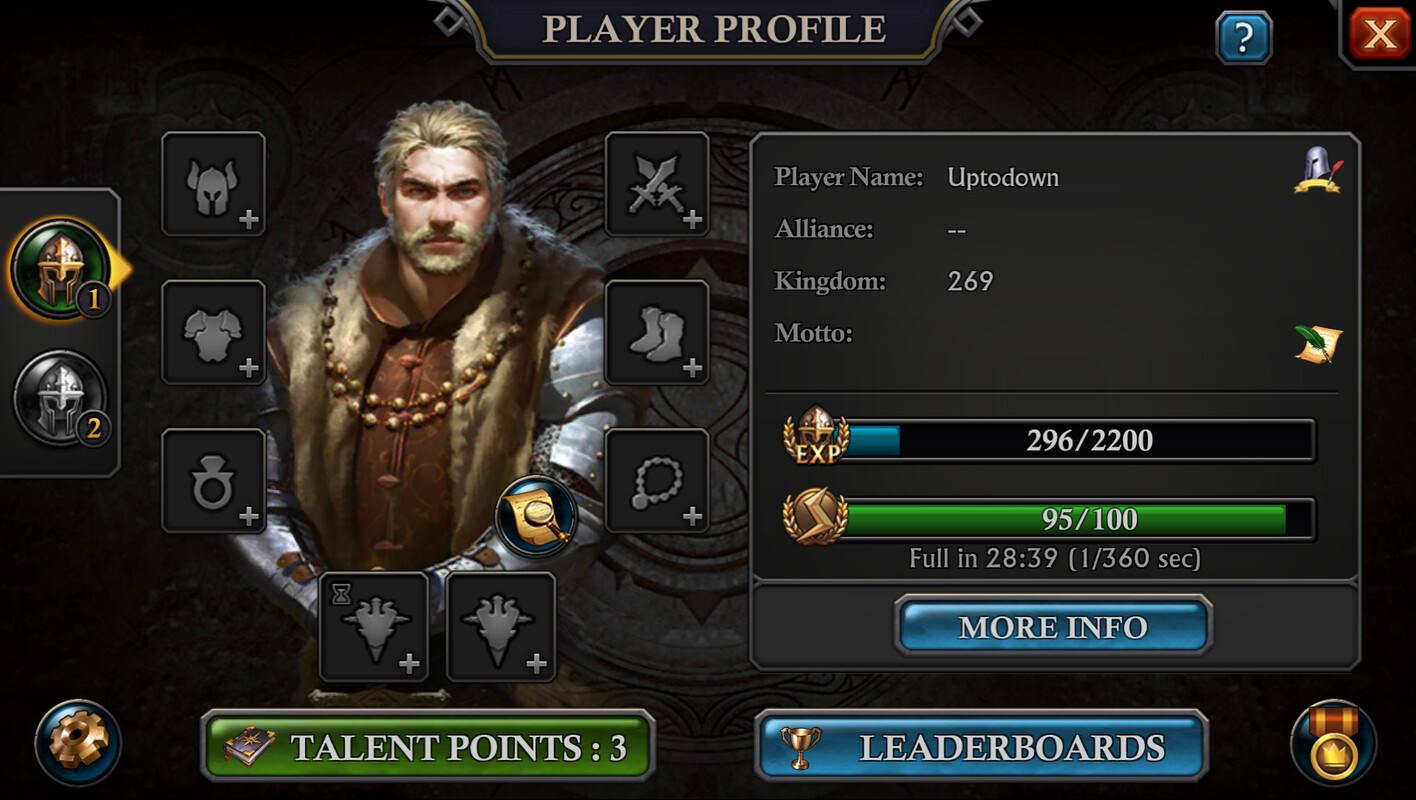Open the crown medal button
Screen dimensions: 1416x800
(1333, 743)
